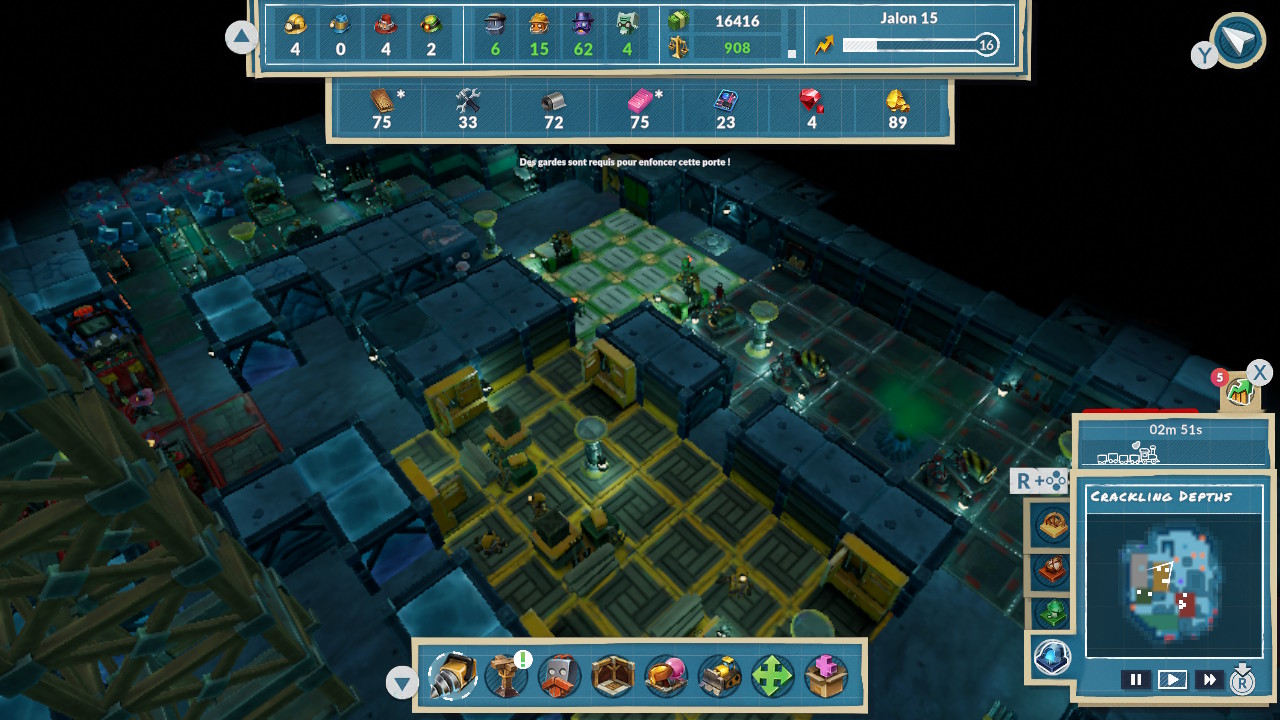Select the wooden wheel overlay tab
1280x720 pixels.
click(1052, 526)
